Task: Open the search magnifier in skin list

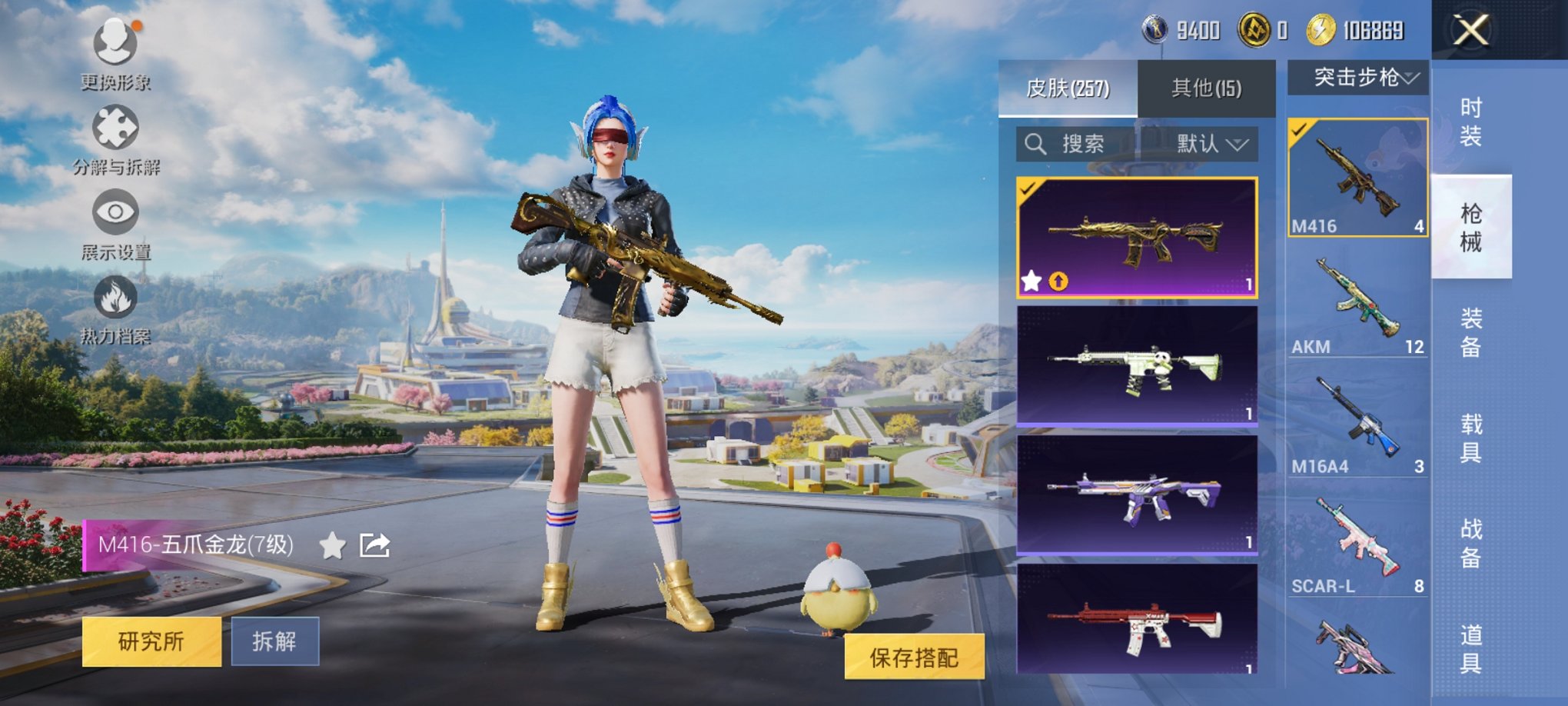Action: pyautogui.click(x=1036, y=145)
